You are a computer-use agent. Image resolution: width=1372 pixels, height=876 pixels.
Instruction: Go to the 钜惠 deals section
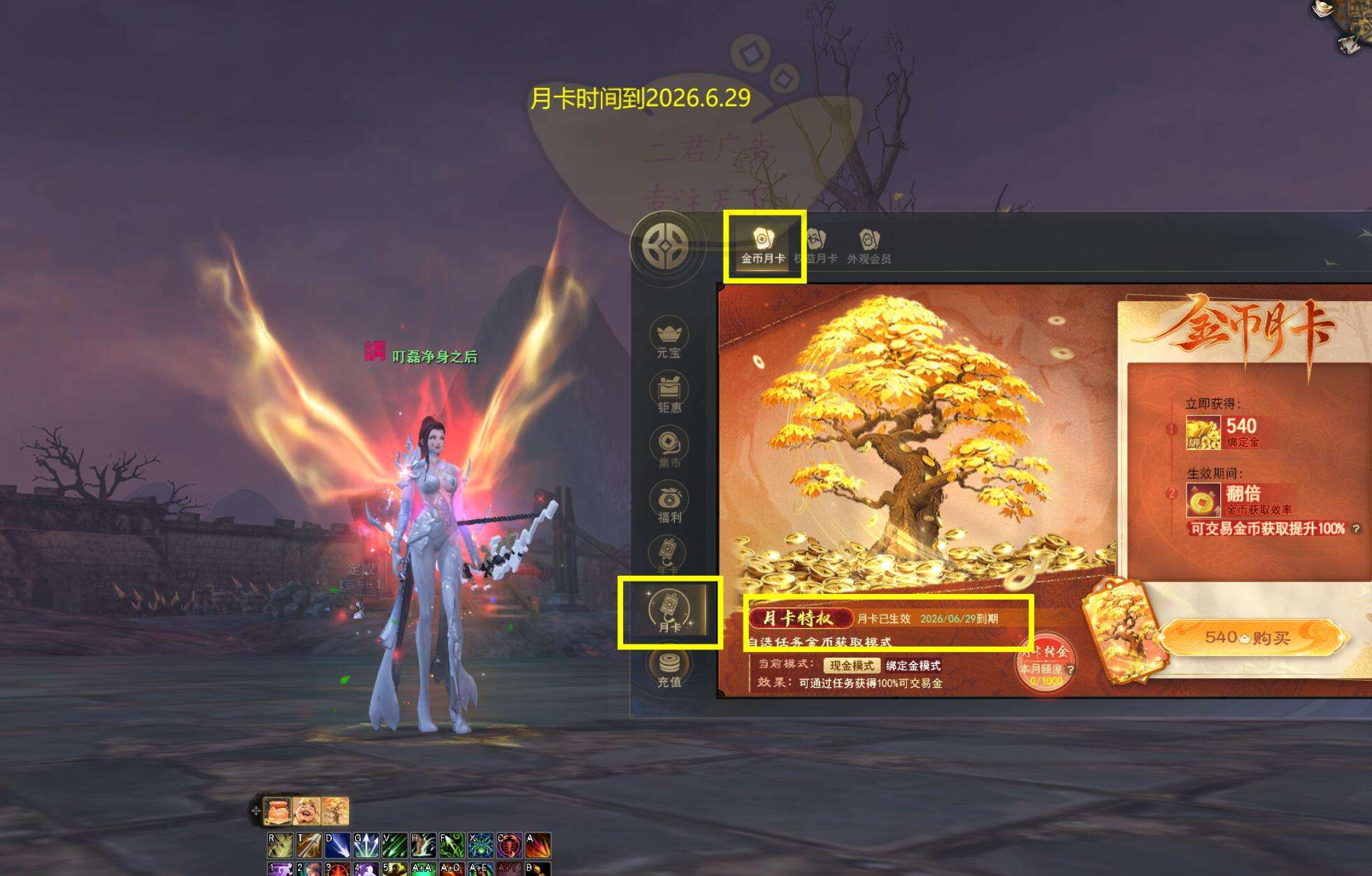coord(669,393)
